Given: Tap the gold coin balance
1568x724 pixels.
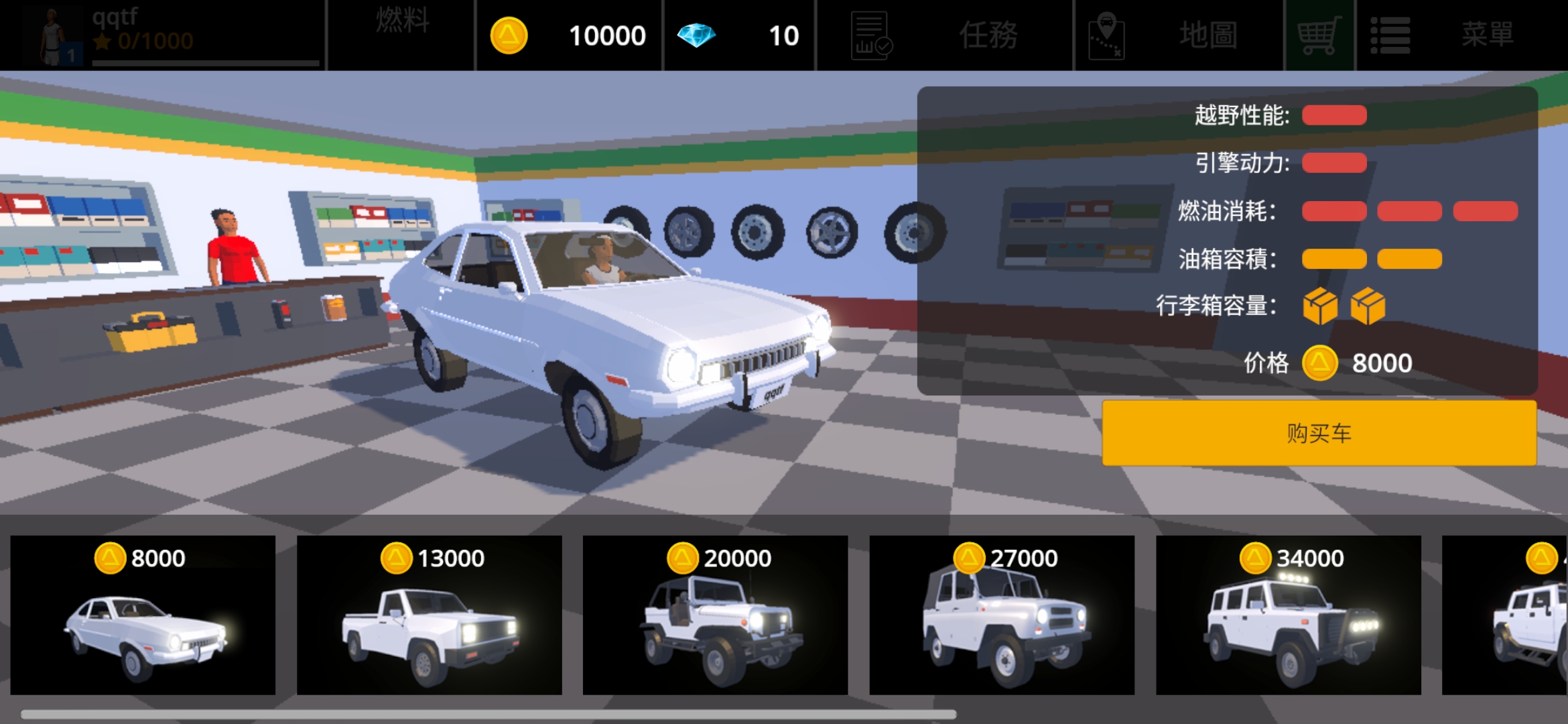Looking at the screenshot, I should (569, 35).
